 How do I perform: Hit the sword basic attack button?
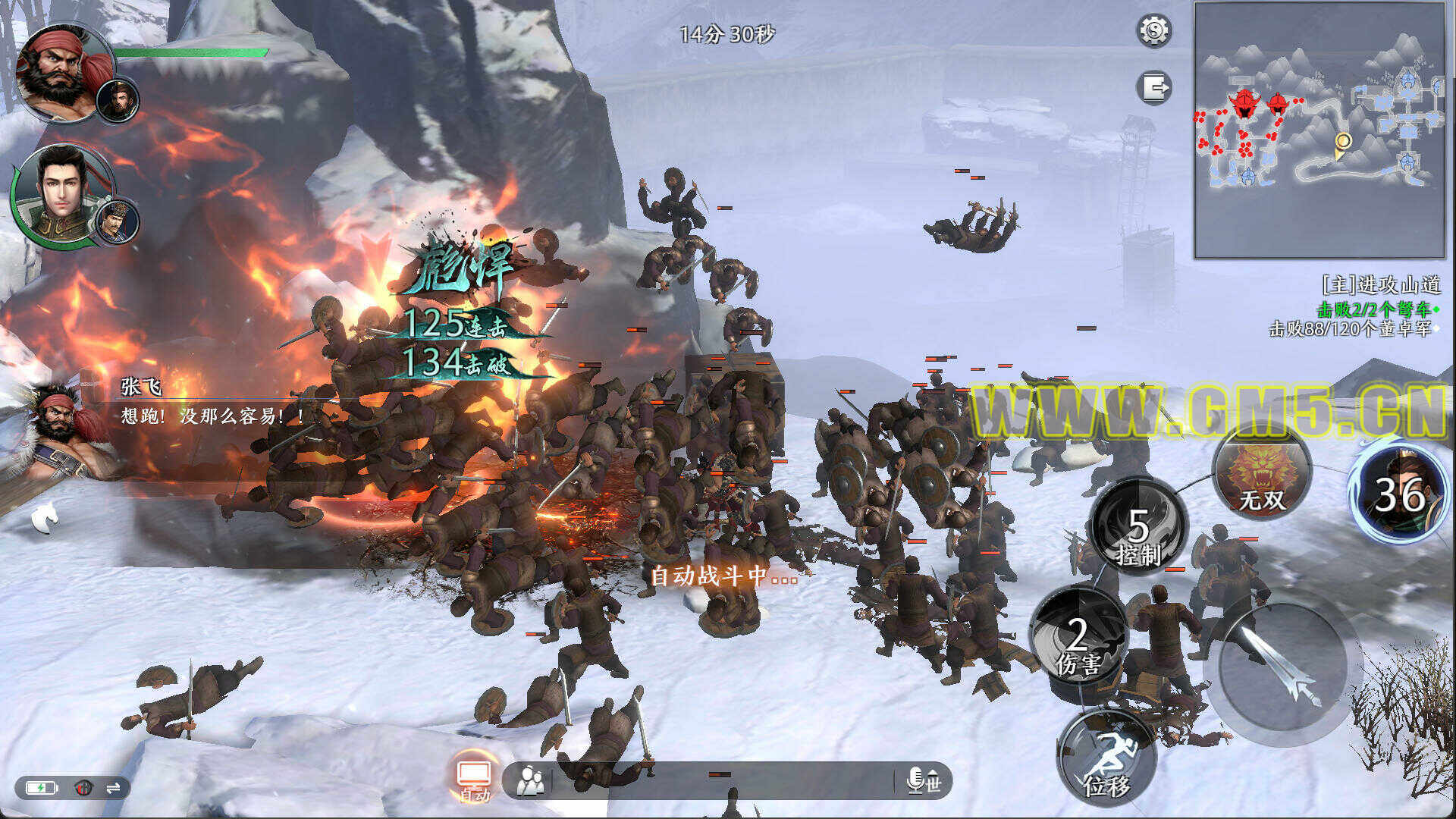pyautogui.click(x=1282, y=666)
